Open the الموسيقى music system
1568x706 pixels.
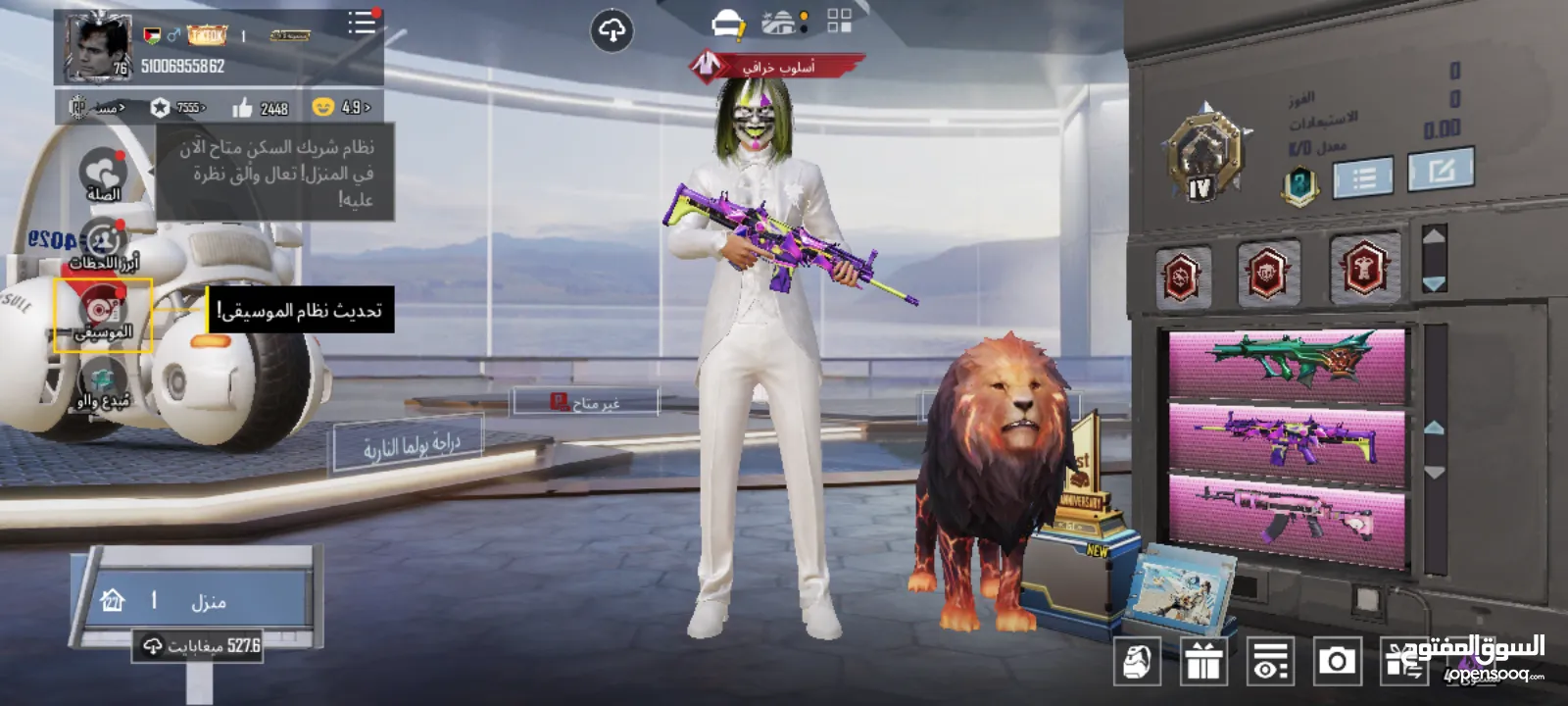tap(103, 314)
